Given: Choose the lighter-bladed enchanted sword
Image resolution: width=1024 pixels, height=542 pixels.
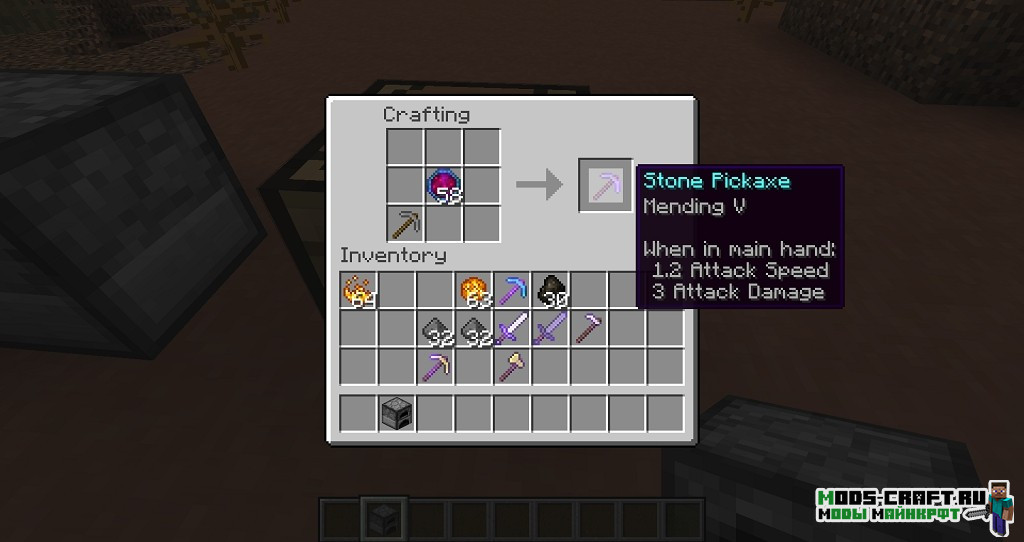Looking at the screenshot, I should 512,329.
